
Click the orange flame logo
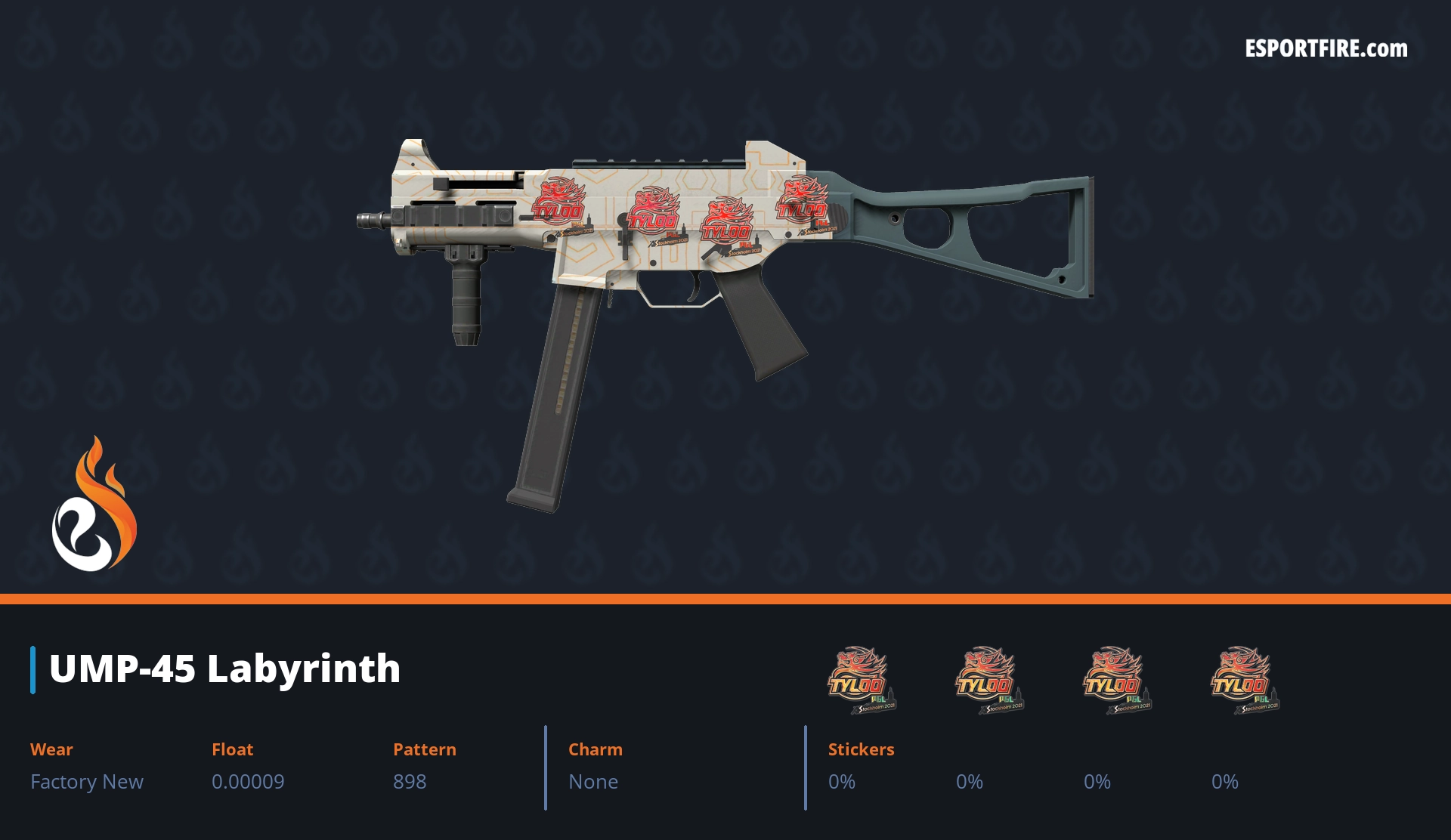coord(94,505)
